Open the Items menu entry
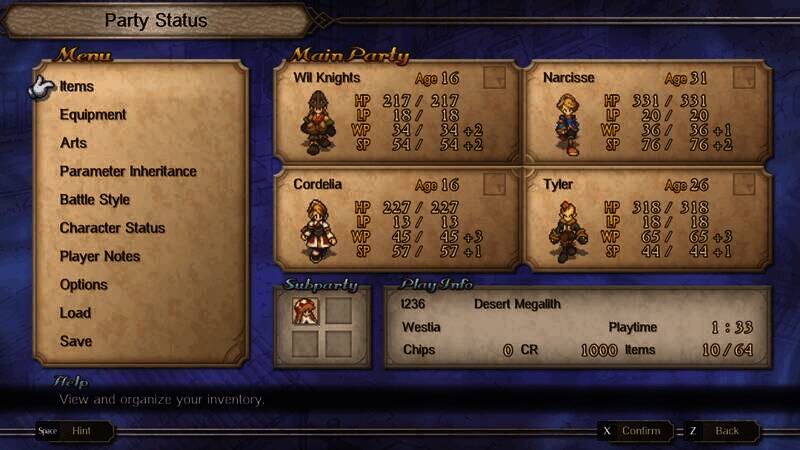 [x=77, y=87]
